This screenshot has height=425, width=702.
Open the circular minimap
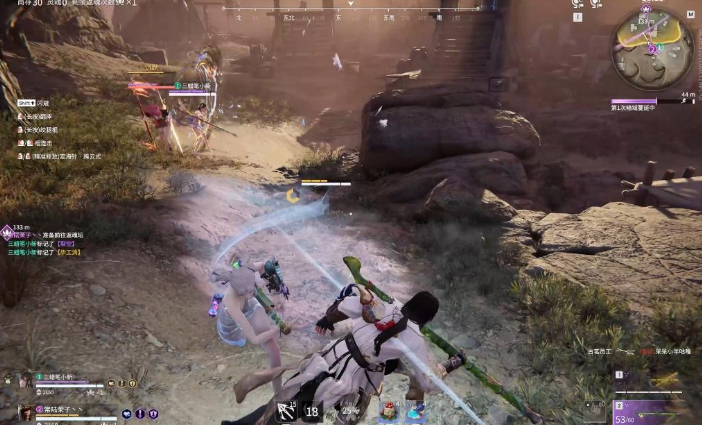[653, 46]
